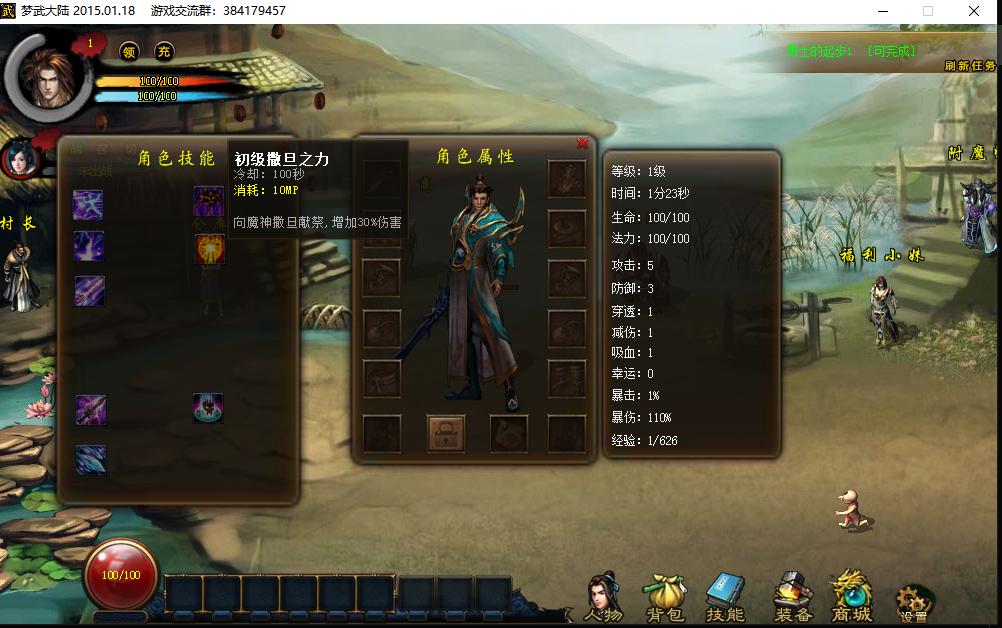Select the glowing orange figure skill icon

pos(209,249)
